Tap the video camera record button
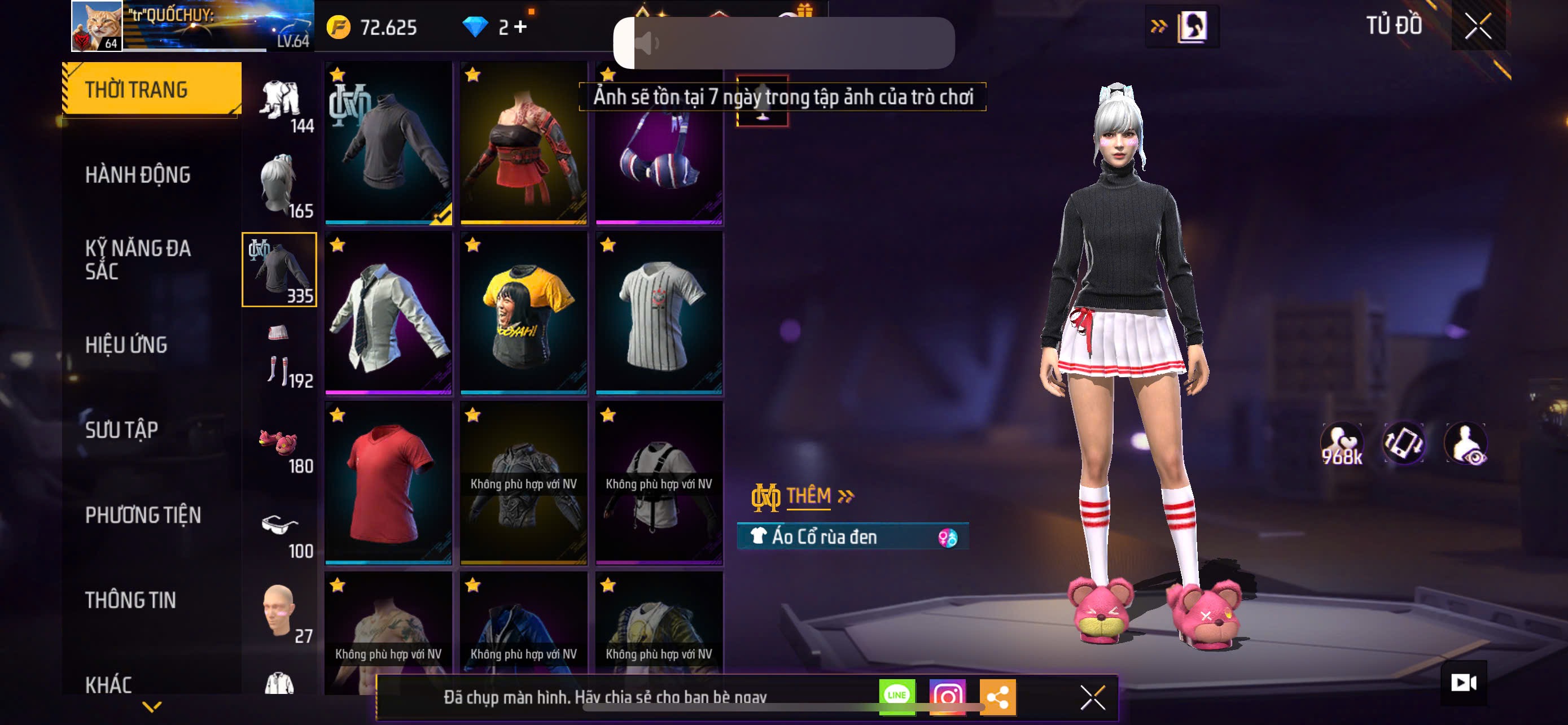Image resolution: width=1568 pixels, height=725 pixels. tap(1464, 683)
